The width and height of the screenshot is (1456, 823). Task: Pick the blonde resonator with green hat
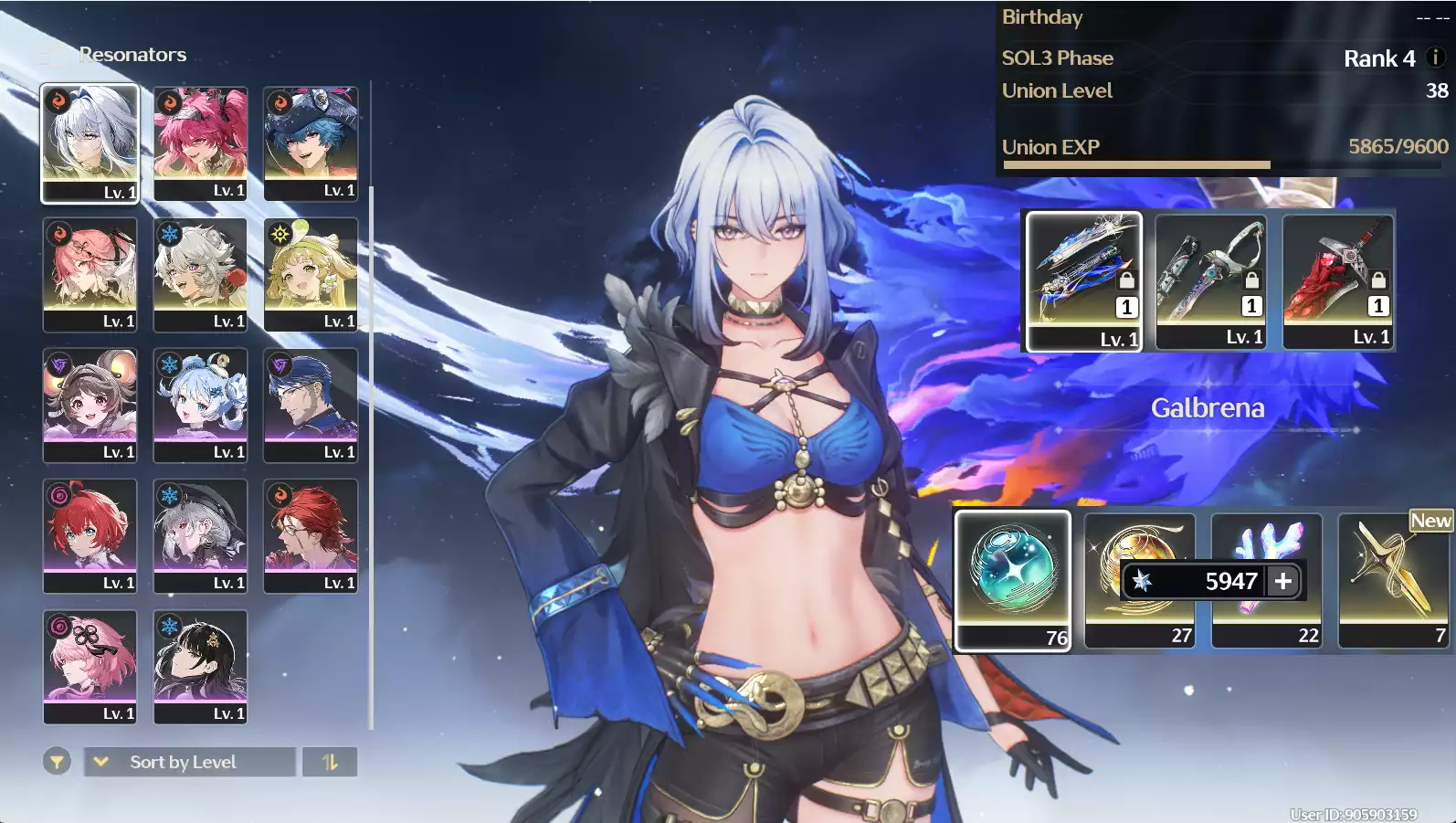311,273
